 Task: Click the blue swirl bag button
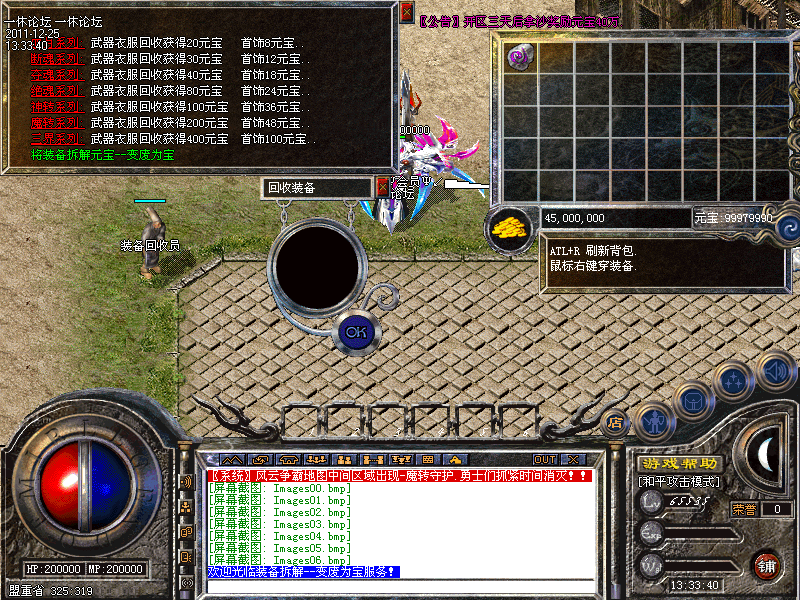(785, 226)
